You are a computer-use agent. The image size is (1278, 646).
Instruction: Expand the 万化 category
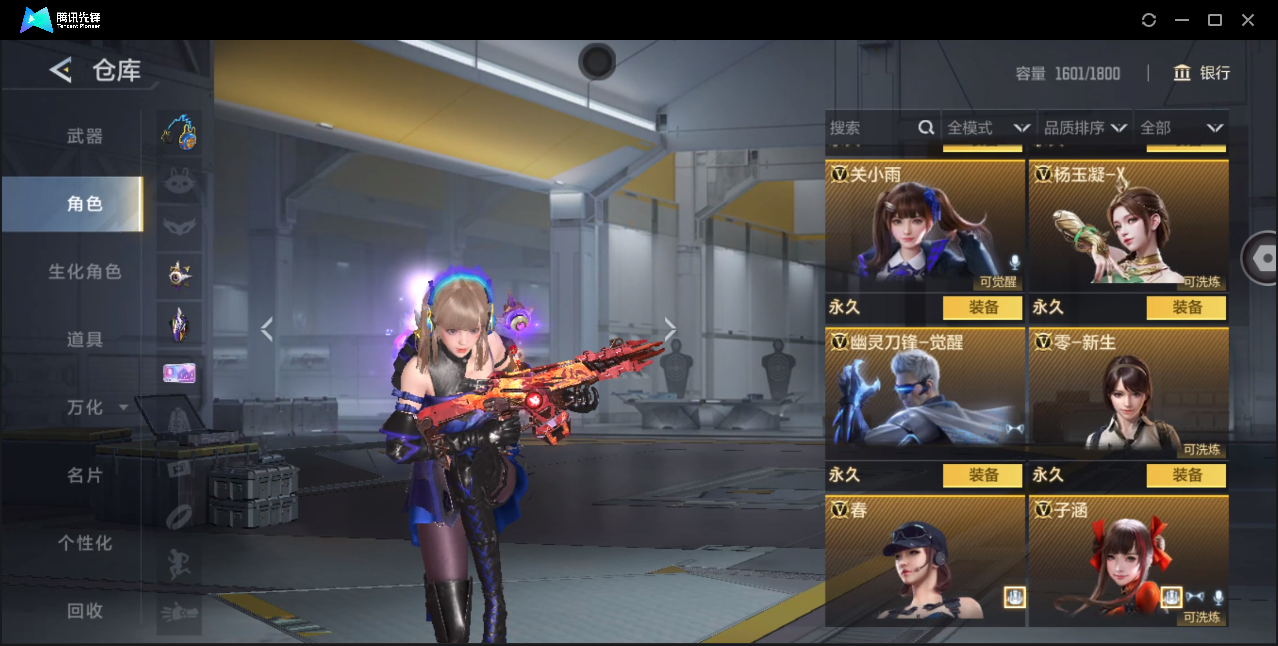96,408
